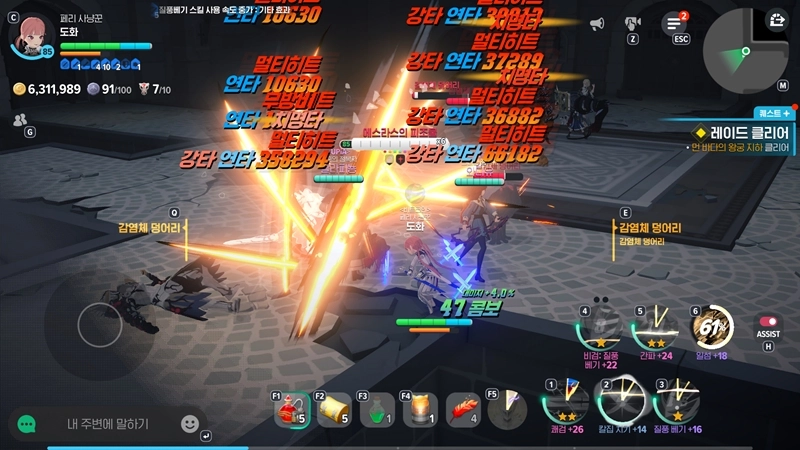Toggle the ASSIST switch
Screen dimensions: 800x450
(768, 323)
